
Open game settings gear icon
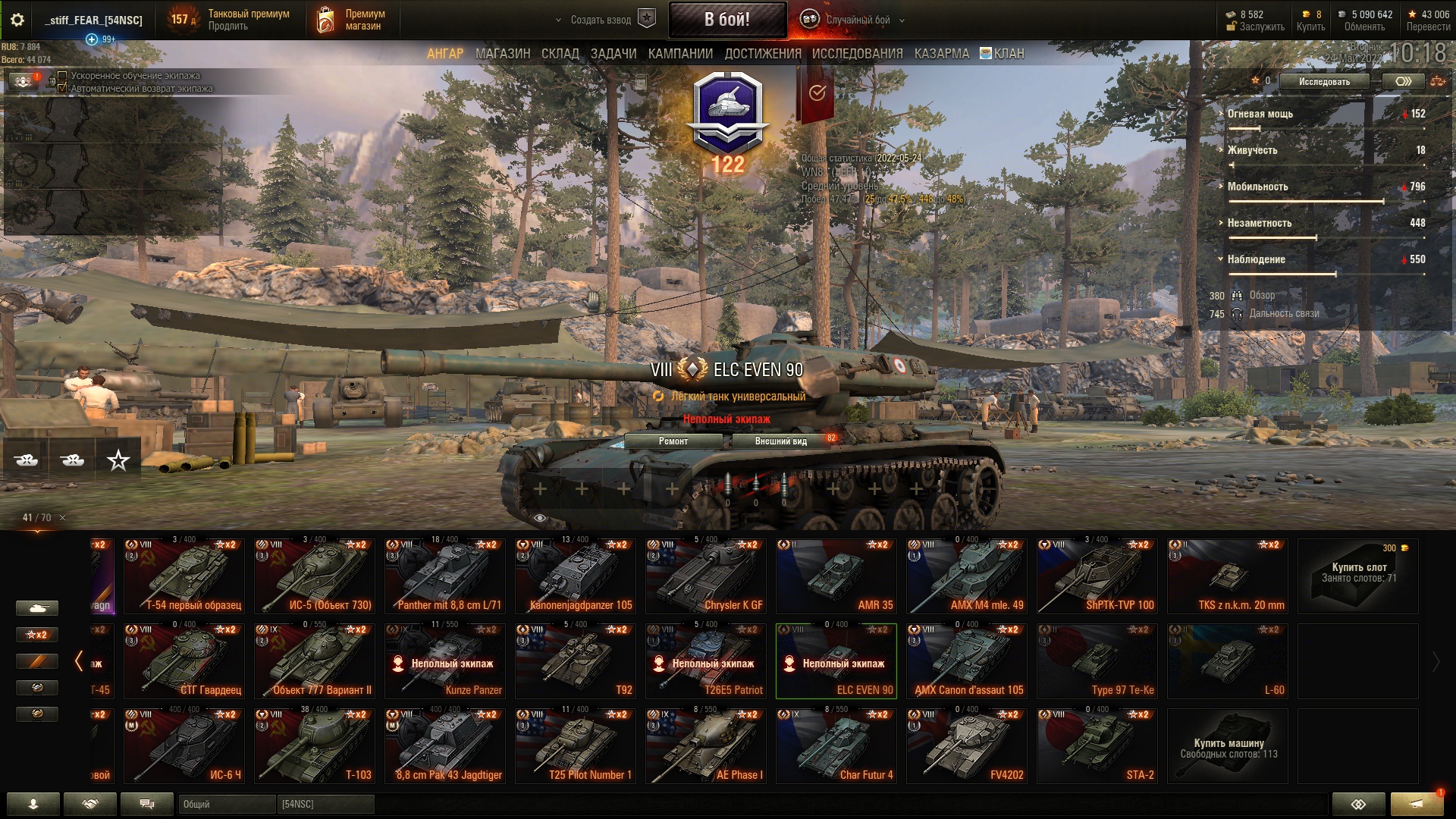click(17, 20)
